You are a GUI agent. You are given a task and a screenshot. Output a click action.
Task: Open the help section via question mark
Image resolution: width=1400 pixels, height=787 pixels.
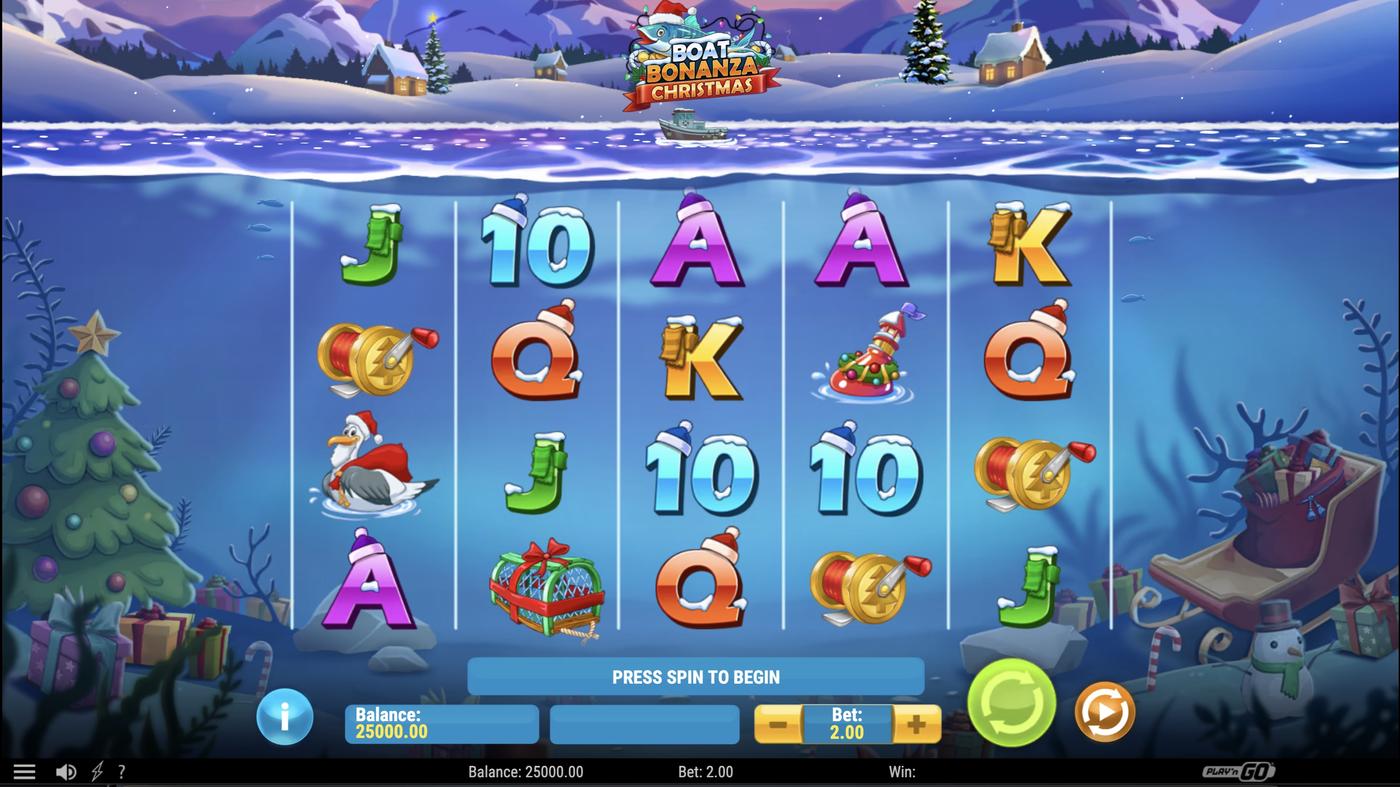pos(121,770)
